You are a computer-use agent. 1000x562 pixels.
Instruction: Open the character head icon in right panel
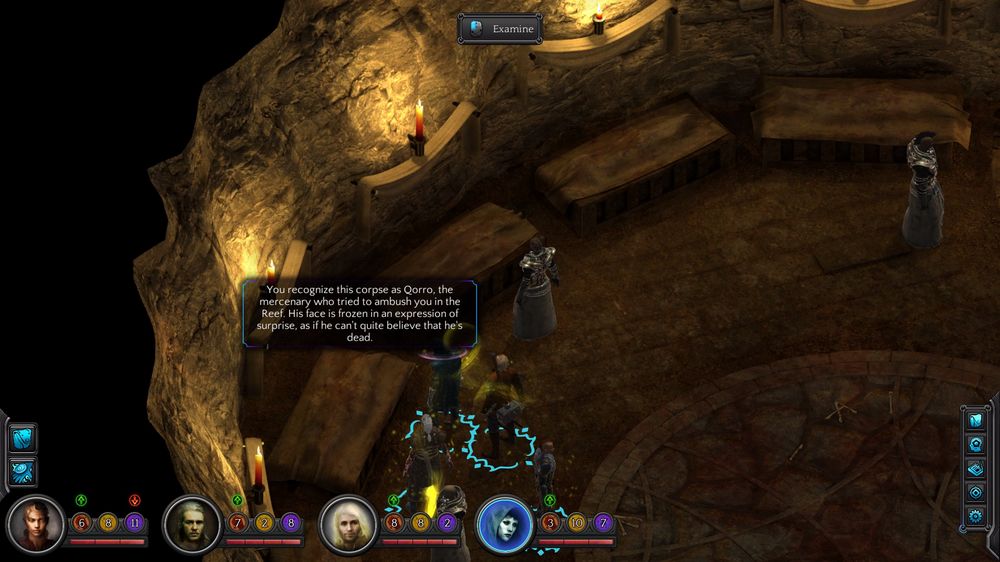tap(976, 444)
